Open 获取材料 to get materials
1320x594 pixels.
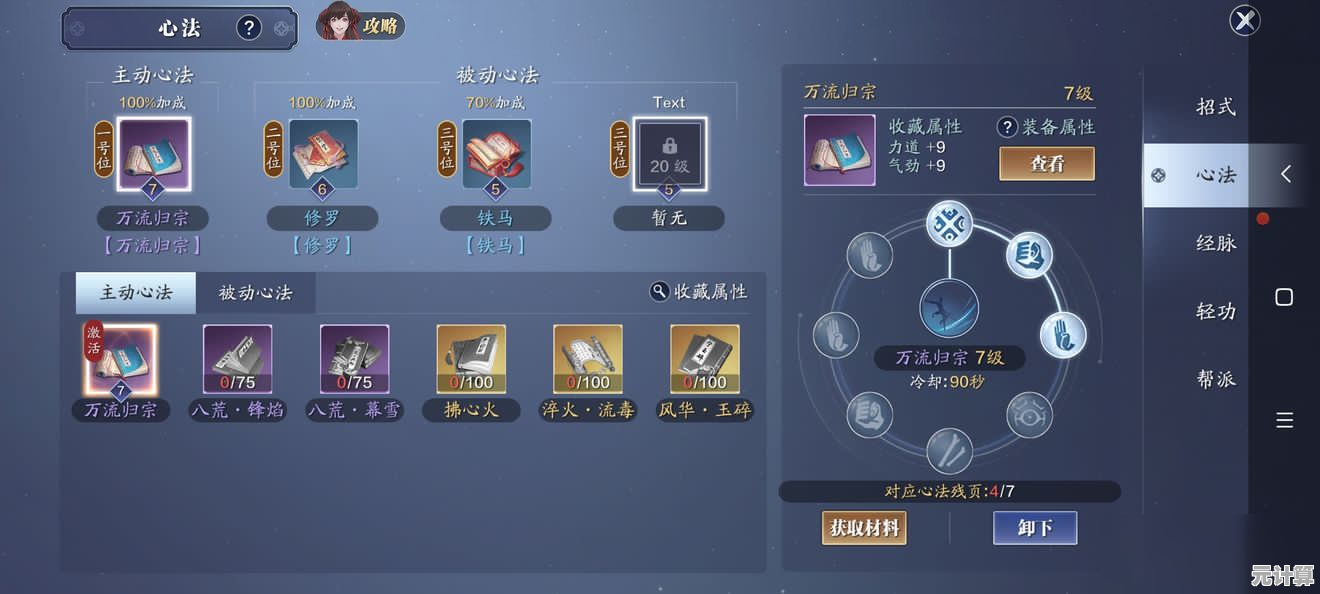[x=864, y=527]
